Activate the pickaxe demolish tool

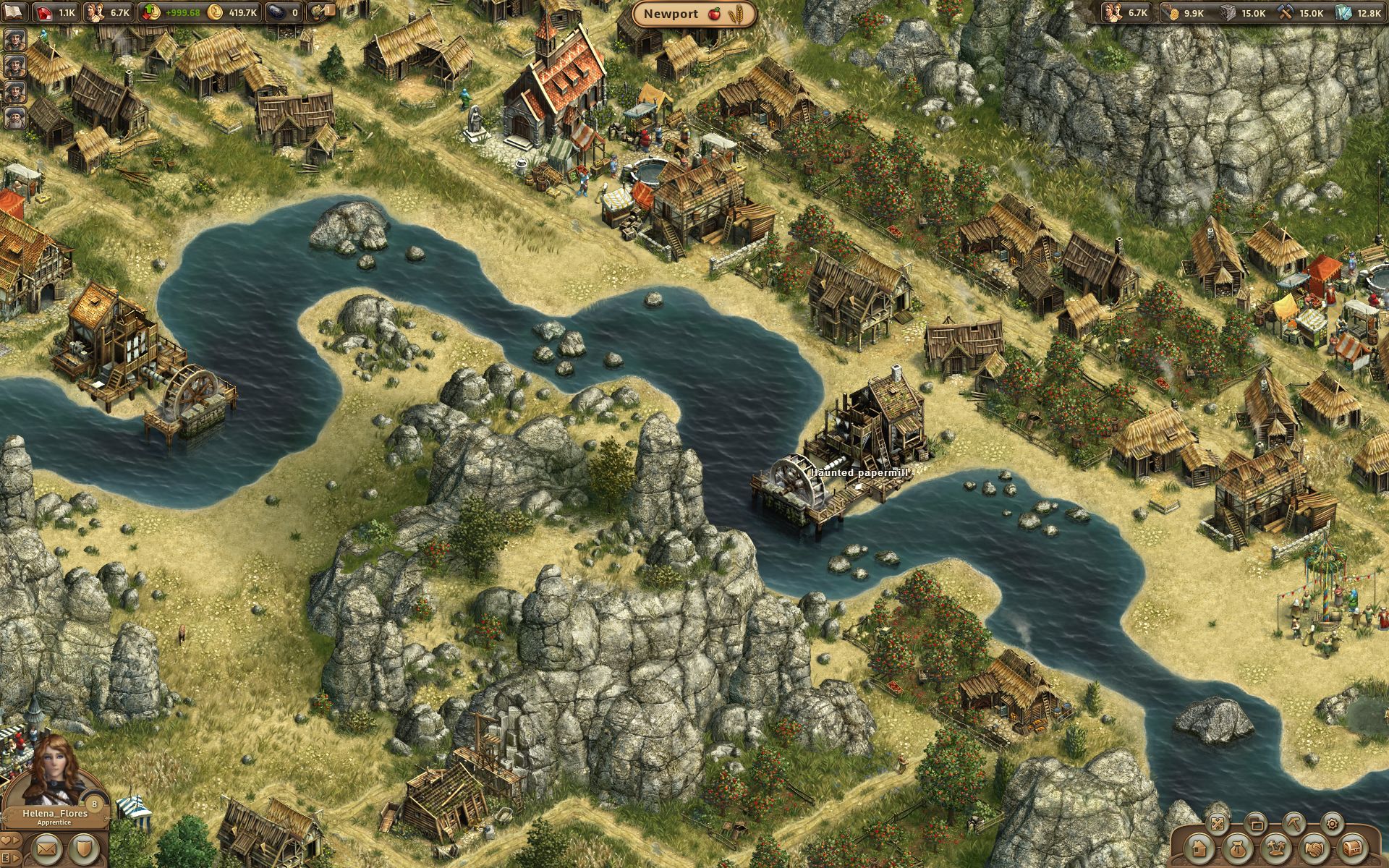1294,823
